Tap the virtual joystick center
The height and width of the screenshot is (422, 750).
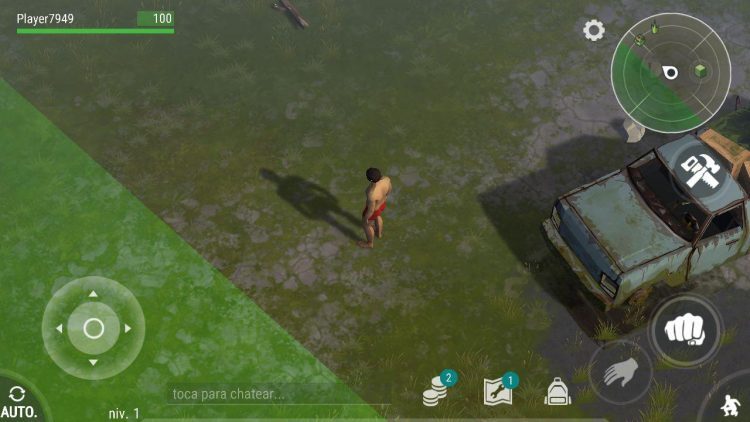(93, 328)
